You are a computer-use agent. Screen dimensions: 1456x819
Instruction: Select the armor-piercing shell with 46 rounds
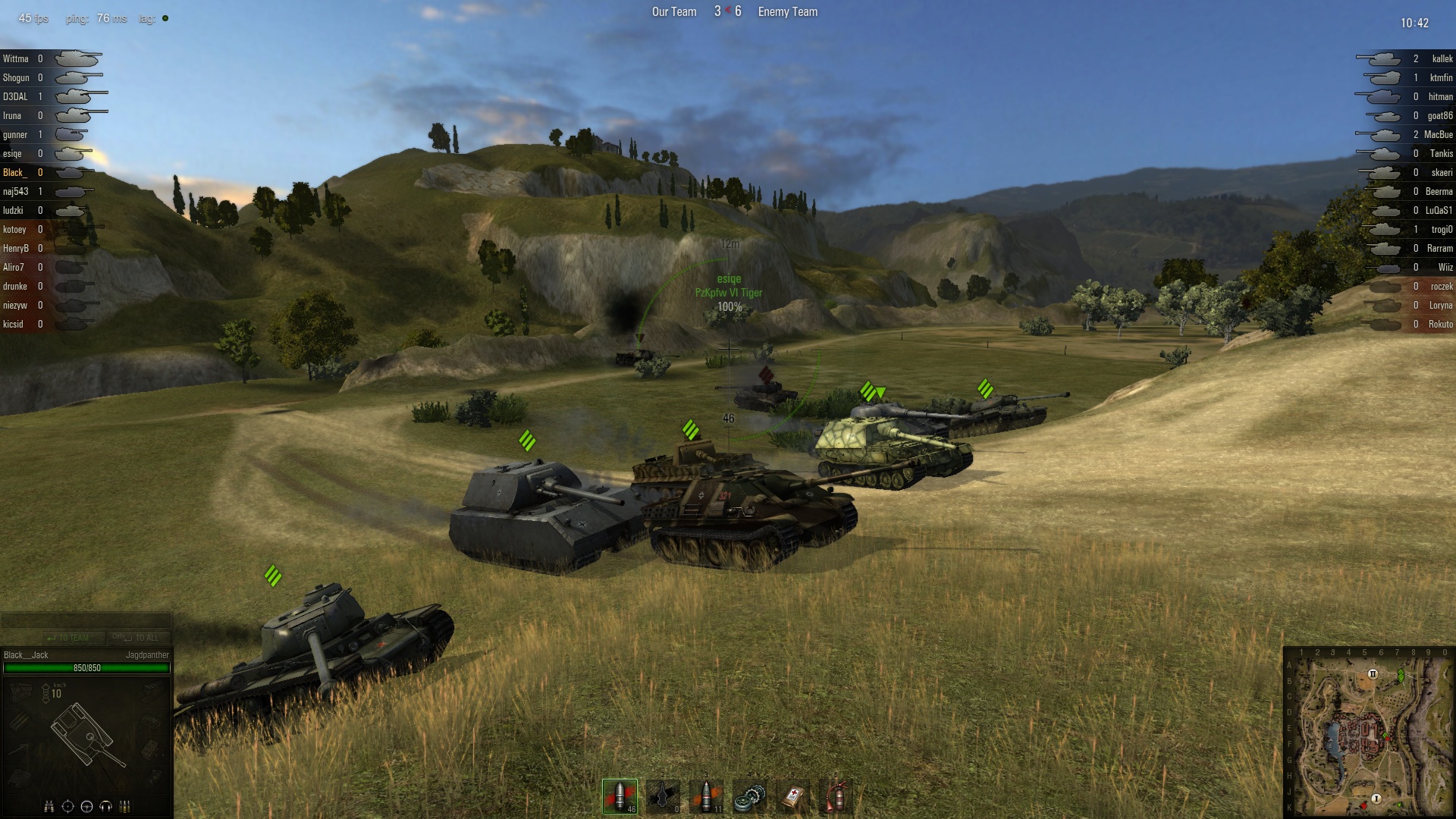tap(620, 796)
